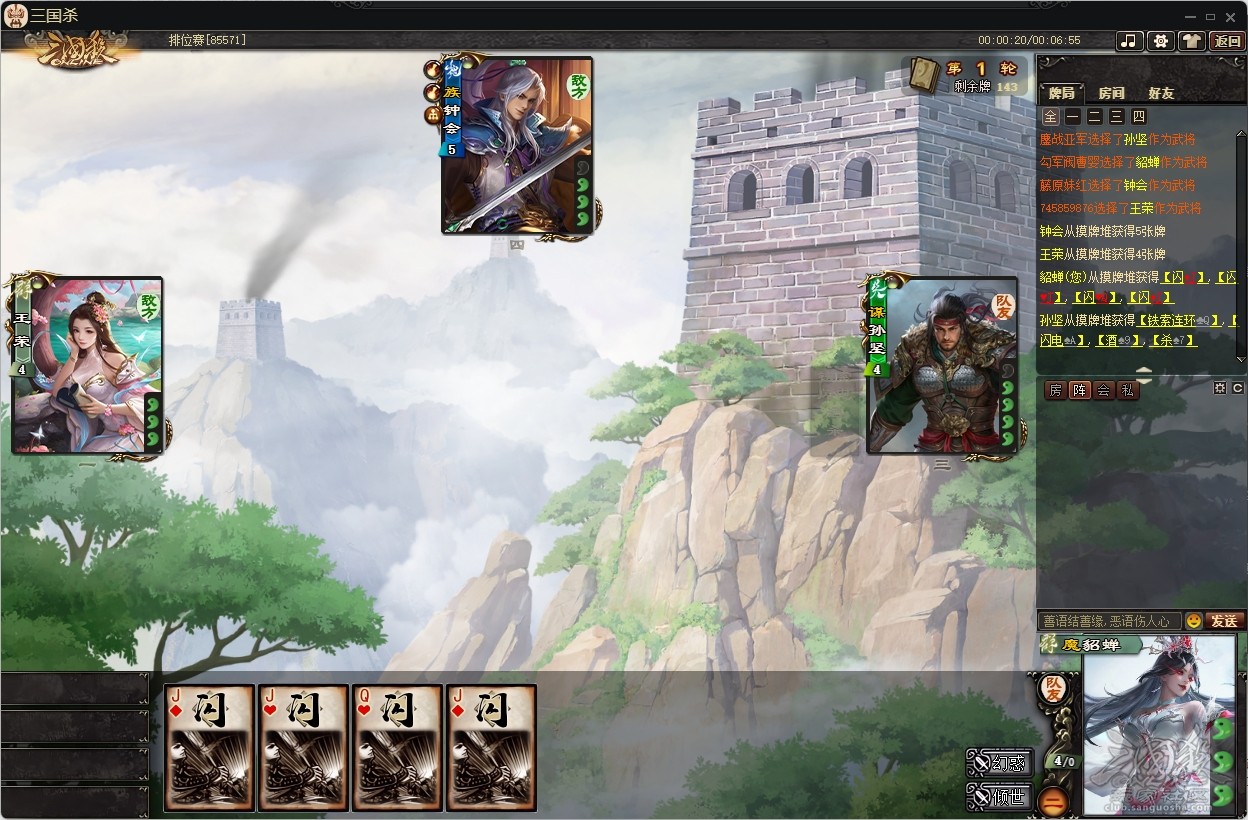Activate the 幻惑 skill button

click(x=1000, y=763)
